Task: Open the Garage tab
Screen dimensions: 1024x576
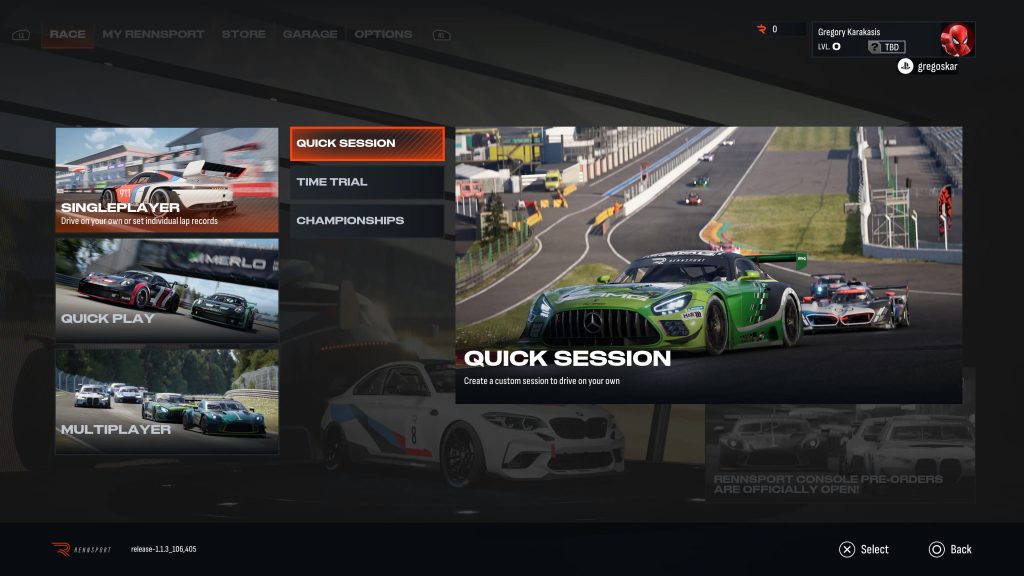Action: coord(310,34)
